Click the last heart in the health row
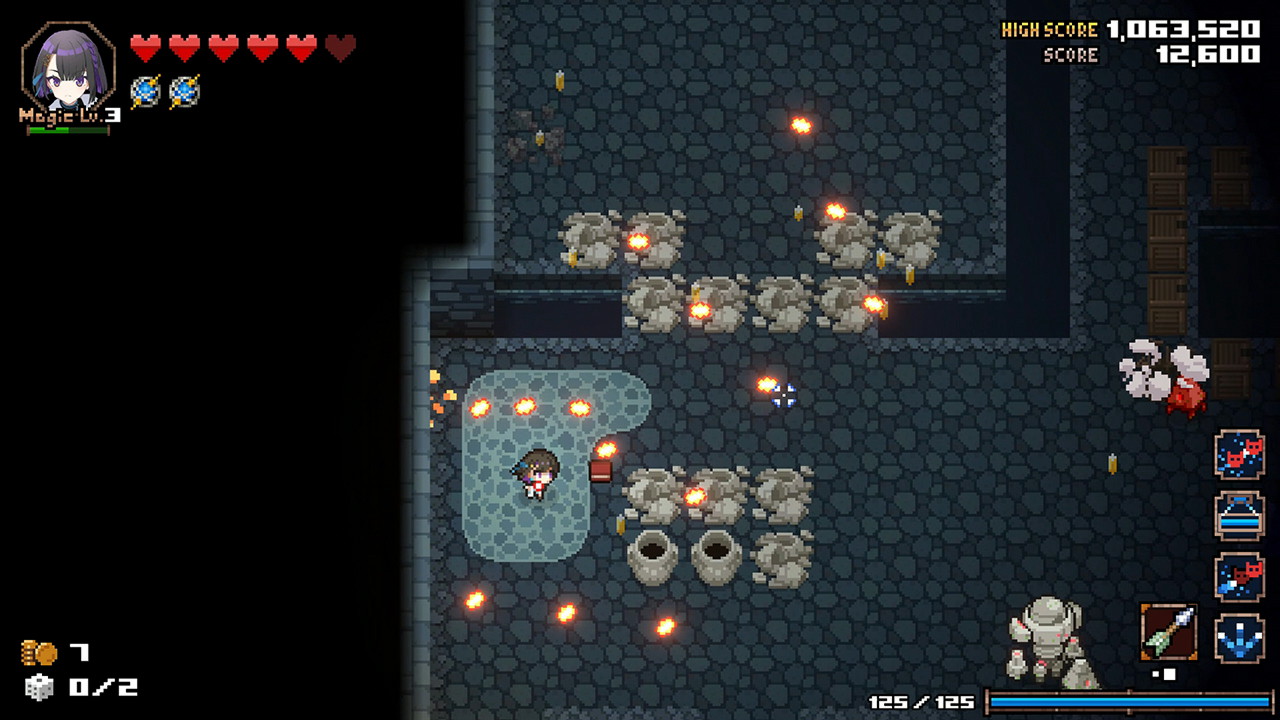 (x=340, y=44)
